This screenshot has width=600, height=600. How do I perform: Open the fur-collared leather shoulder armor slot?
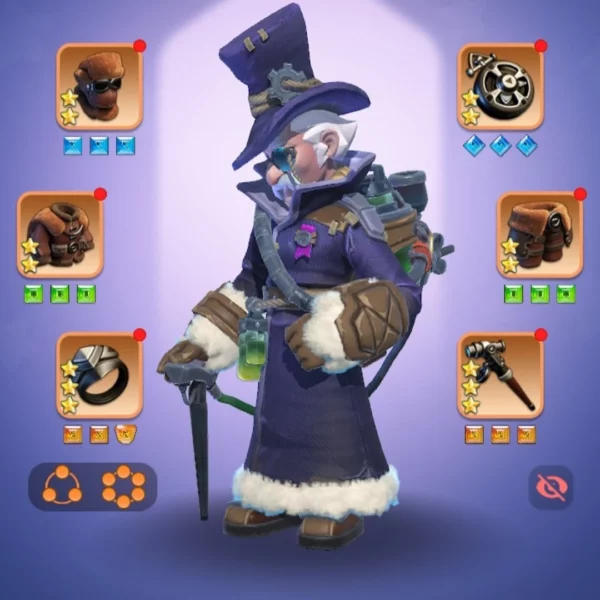[x=540, y=235]
